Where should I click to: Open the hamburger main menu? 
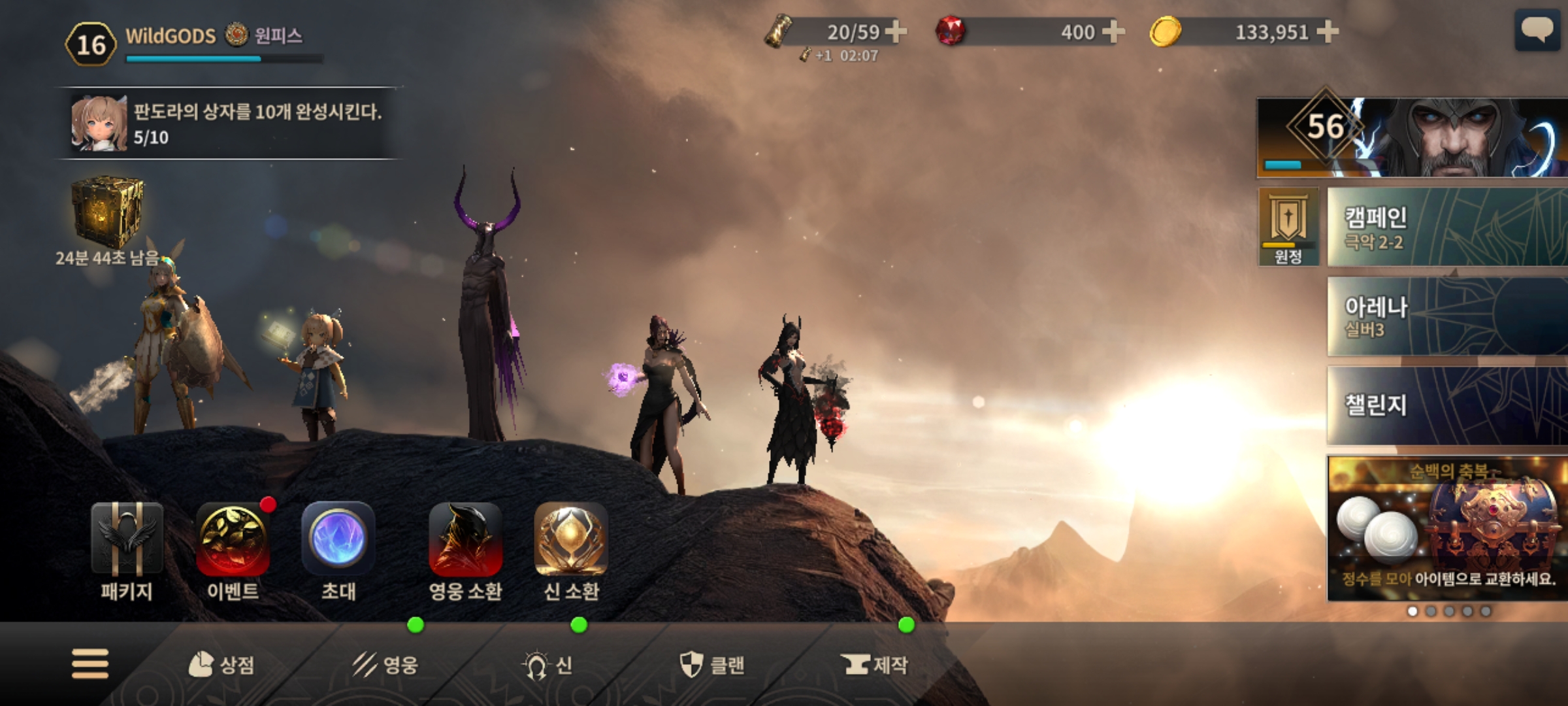(x=90, y=664)
